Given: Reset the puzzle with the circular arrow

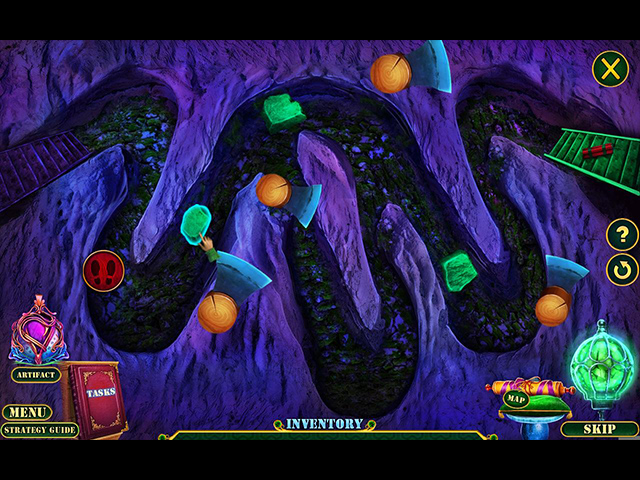Looking at the screenshot, I should point(622,268).
